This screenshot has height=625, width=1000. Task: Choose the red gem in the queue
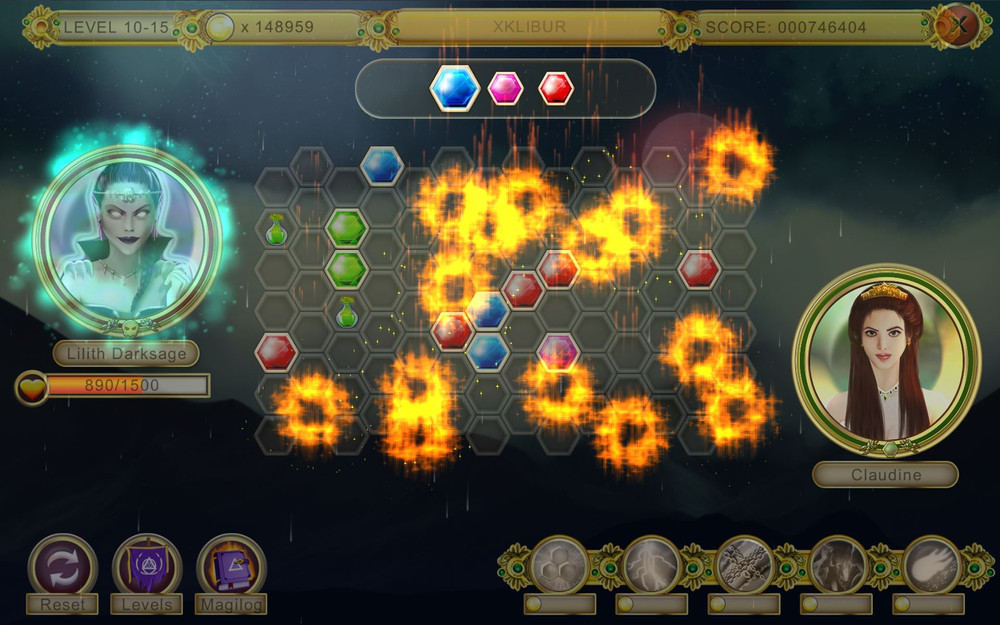pos(556,88)
